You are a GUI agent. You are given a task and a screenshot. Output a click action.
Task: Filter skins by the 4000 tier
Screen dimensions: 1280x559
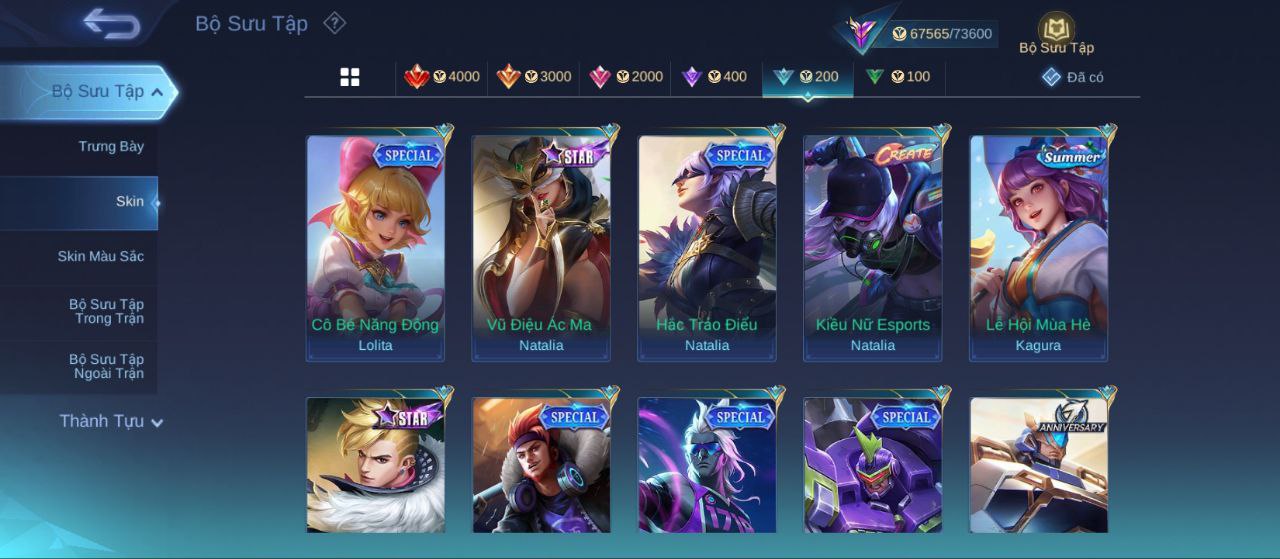(x=442, y=77)
